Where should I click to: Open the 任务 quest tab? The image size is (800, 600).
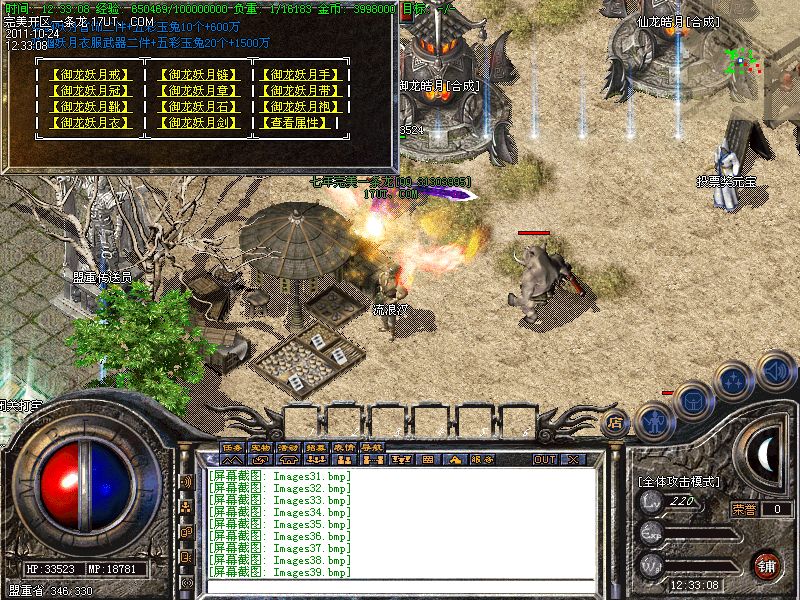pos(233,446)
